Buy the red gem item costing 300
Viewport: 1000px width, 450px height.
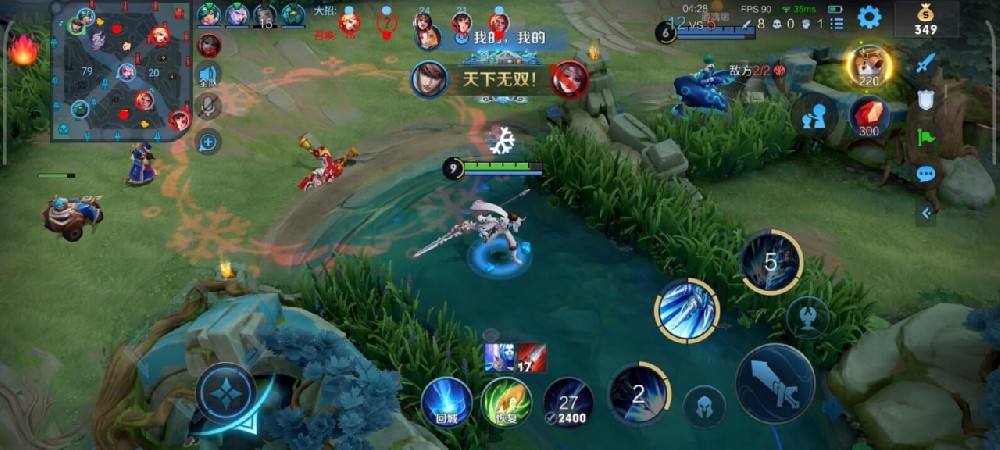[x=869, y=117]
